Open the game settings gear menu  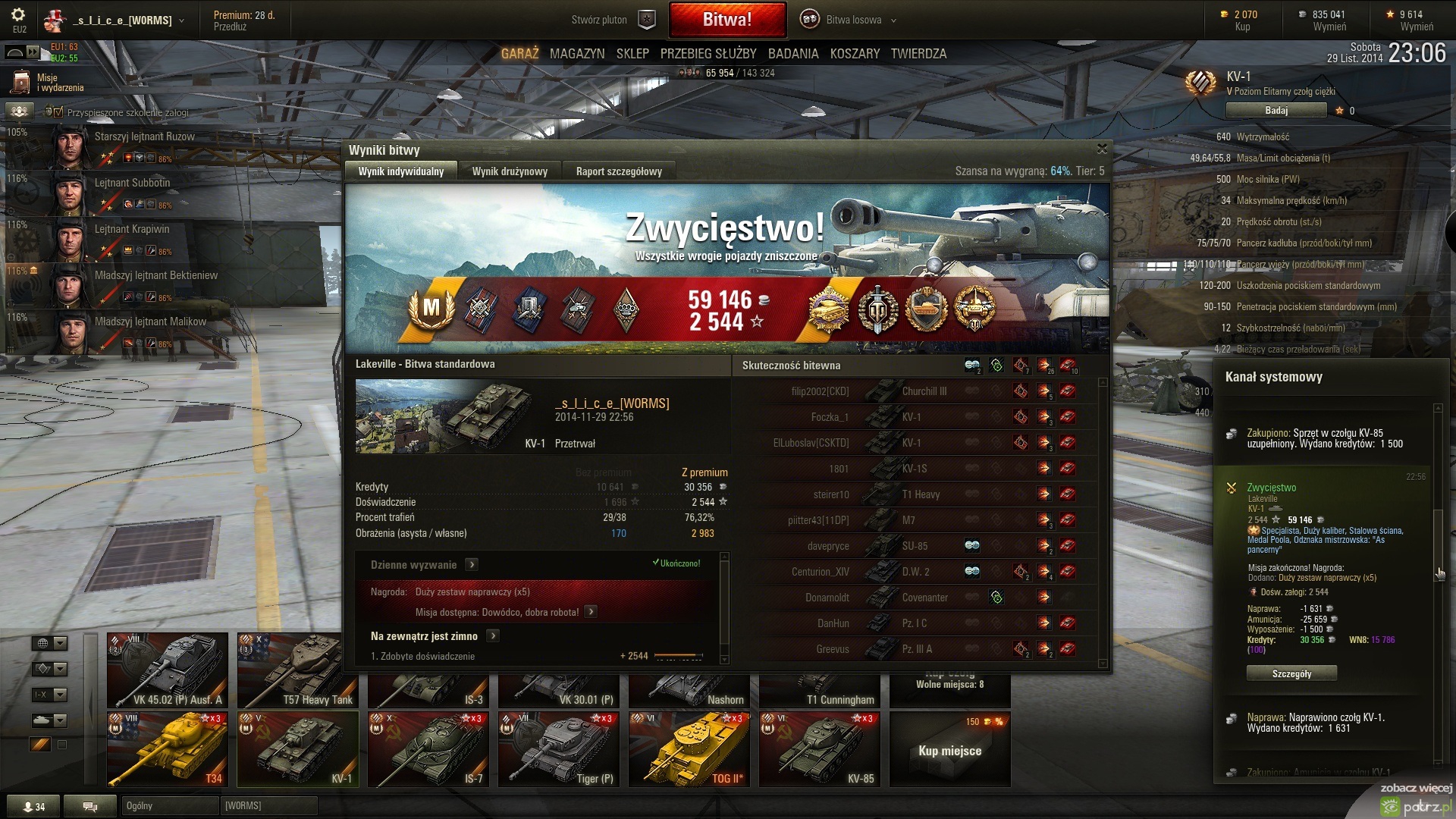[18, 15]
